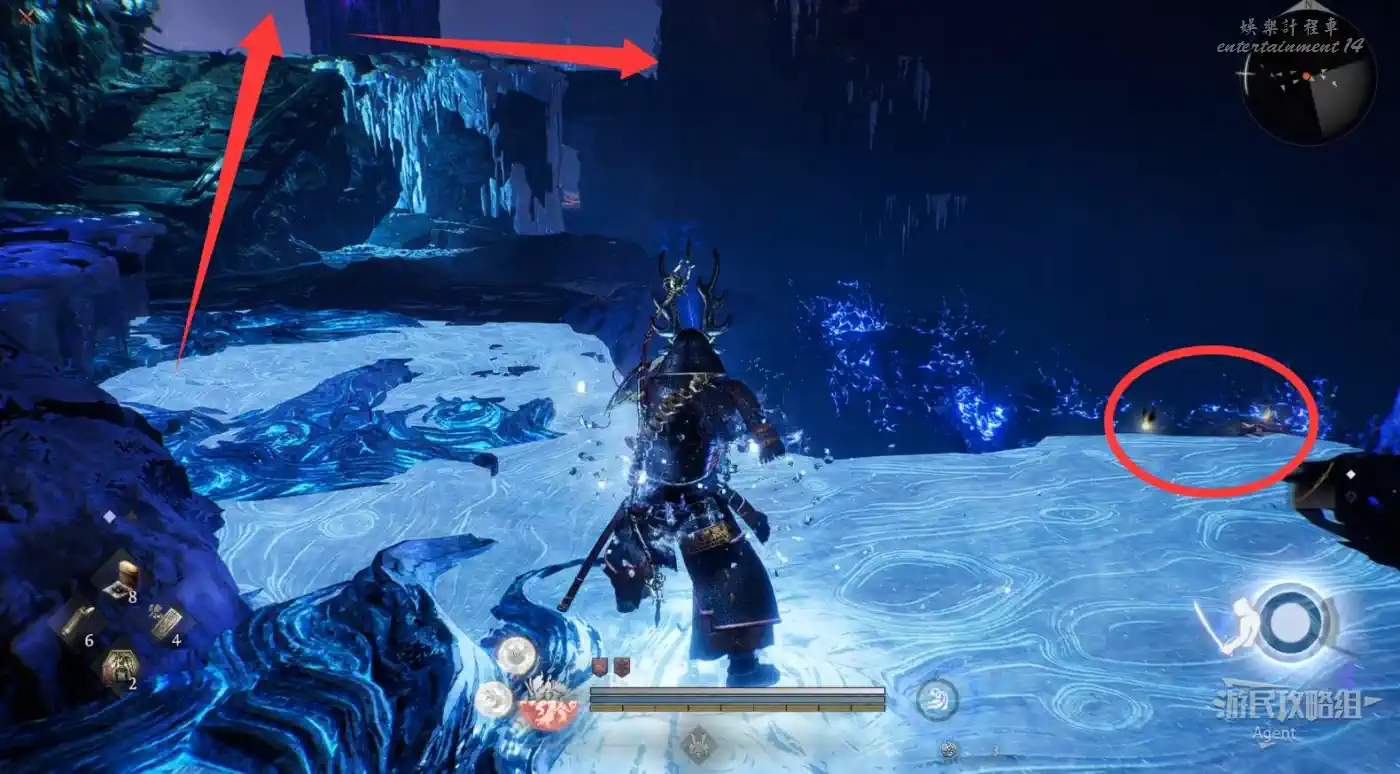Select the upper white circular guardian orb
The image size is (1400, 774).
[517, 656]
